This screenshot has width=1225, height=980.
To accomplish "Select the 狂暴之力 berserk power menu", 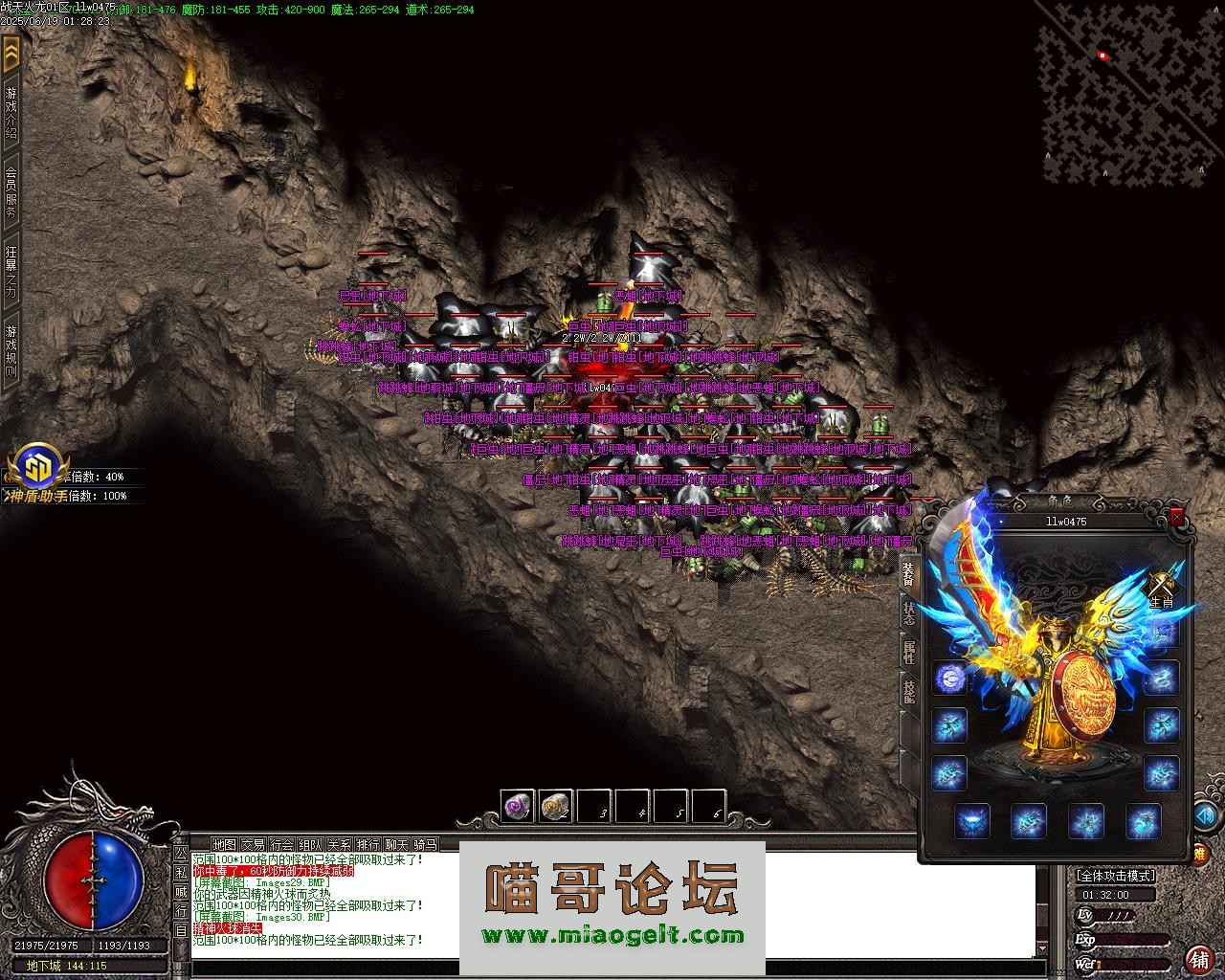I will 11,275.
